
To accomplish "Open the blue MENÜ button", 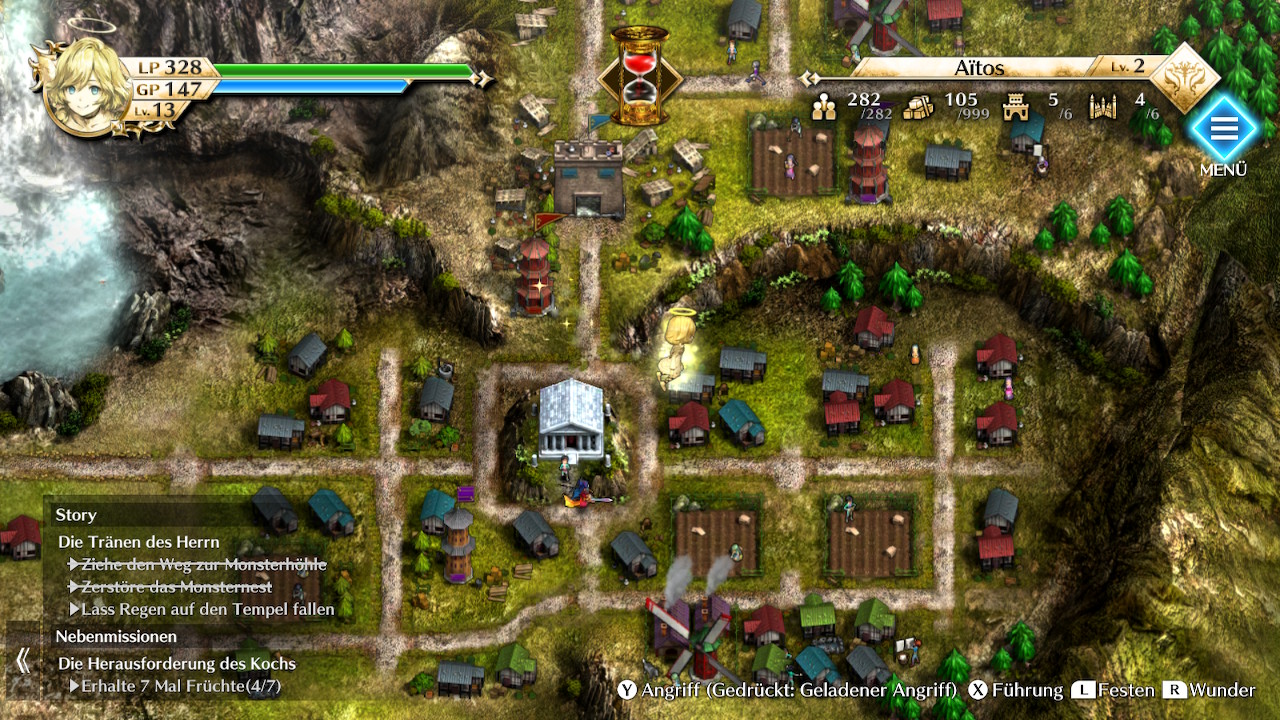I will [x=1223, y=129].
